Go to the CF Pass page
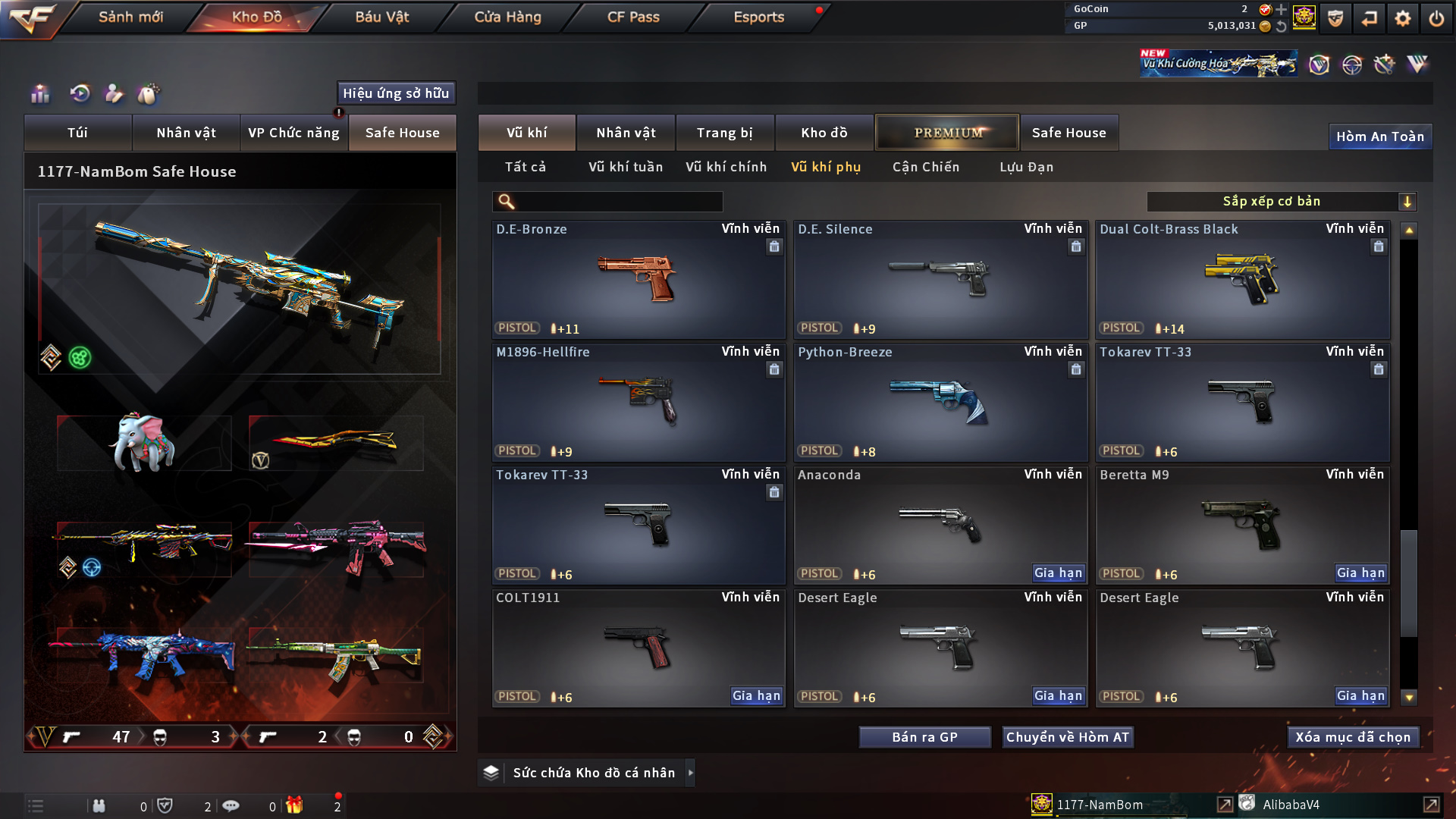Viewport: 1456px width, 819px height. [x=633, y=17]
